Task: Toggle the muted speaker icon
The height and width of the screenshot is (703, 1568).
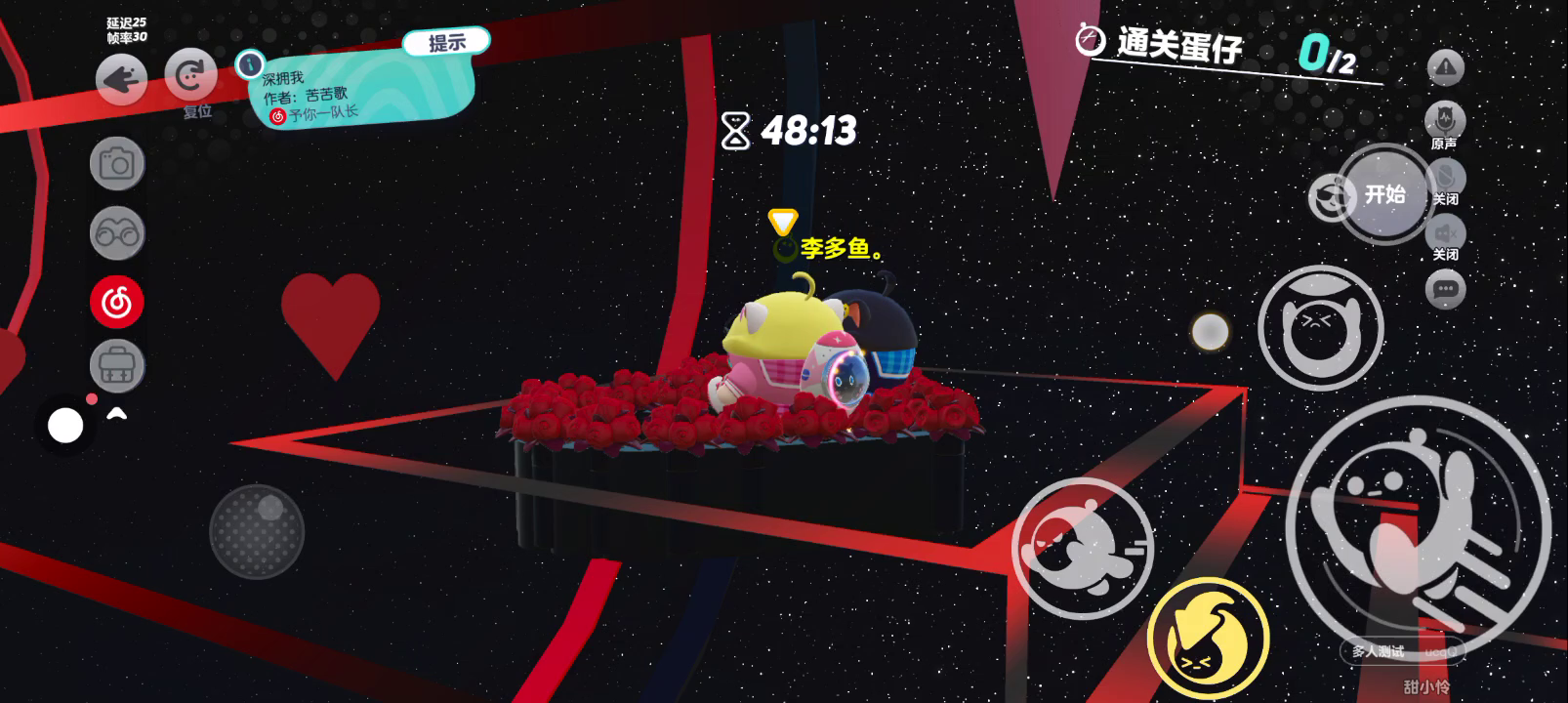Action: pos(1446,234)
